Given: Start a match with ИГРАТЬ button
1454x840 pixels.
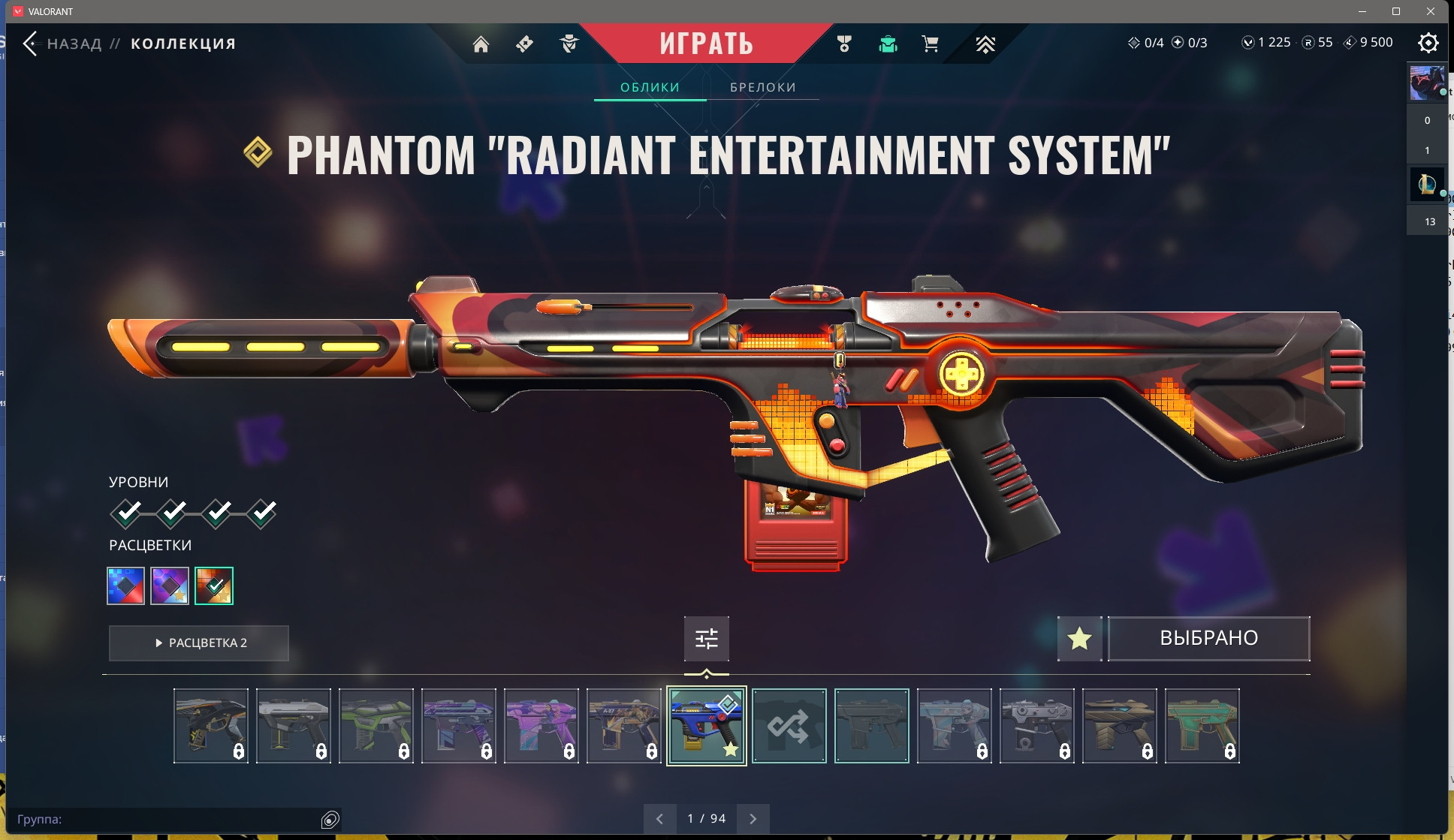Looking at the screenshot, I should 706,44.
